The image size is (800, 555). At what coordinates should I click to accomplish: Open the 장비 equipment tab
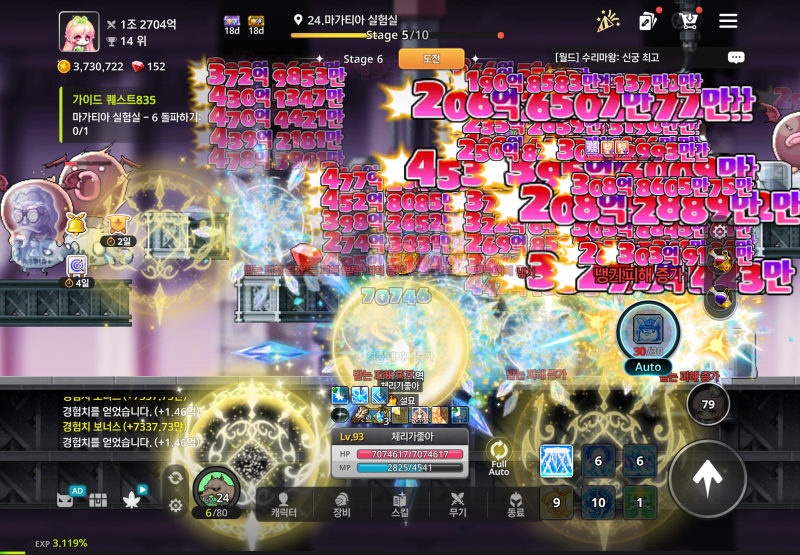pyautogui.click(x=342, y=505)
